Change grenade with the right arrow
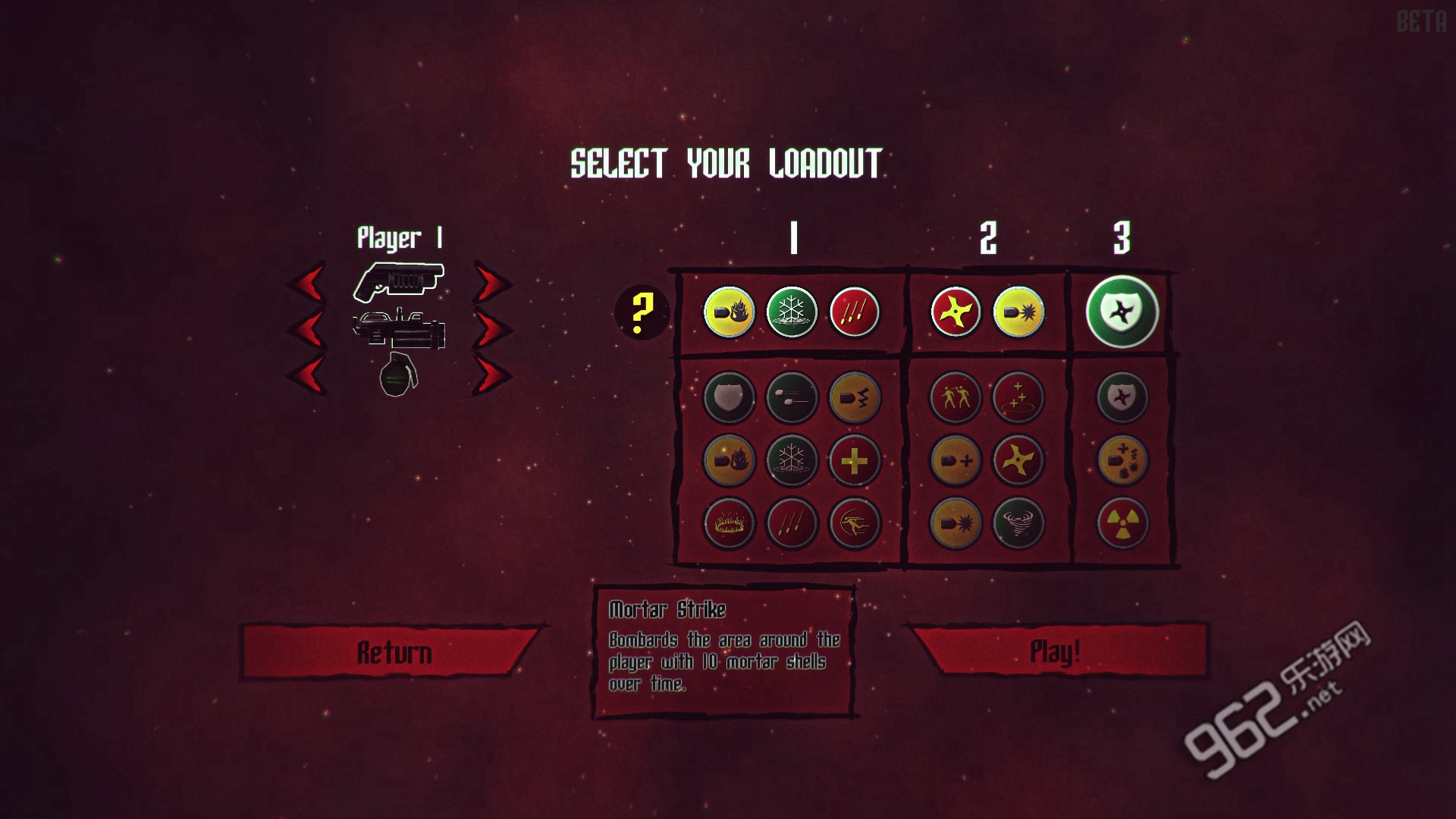The image size is (1456, 819). [492, 374]
